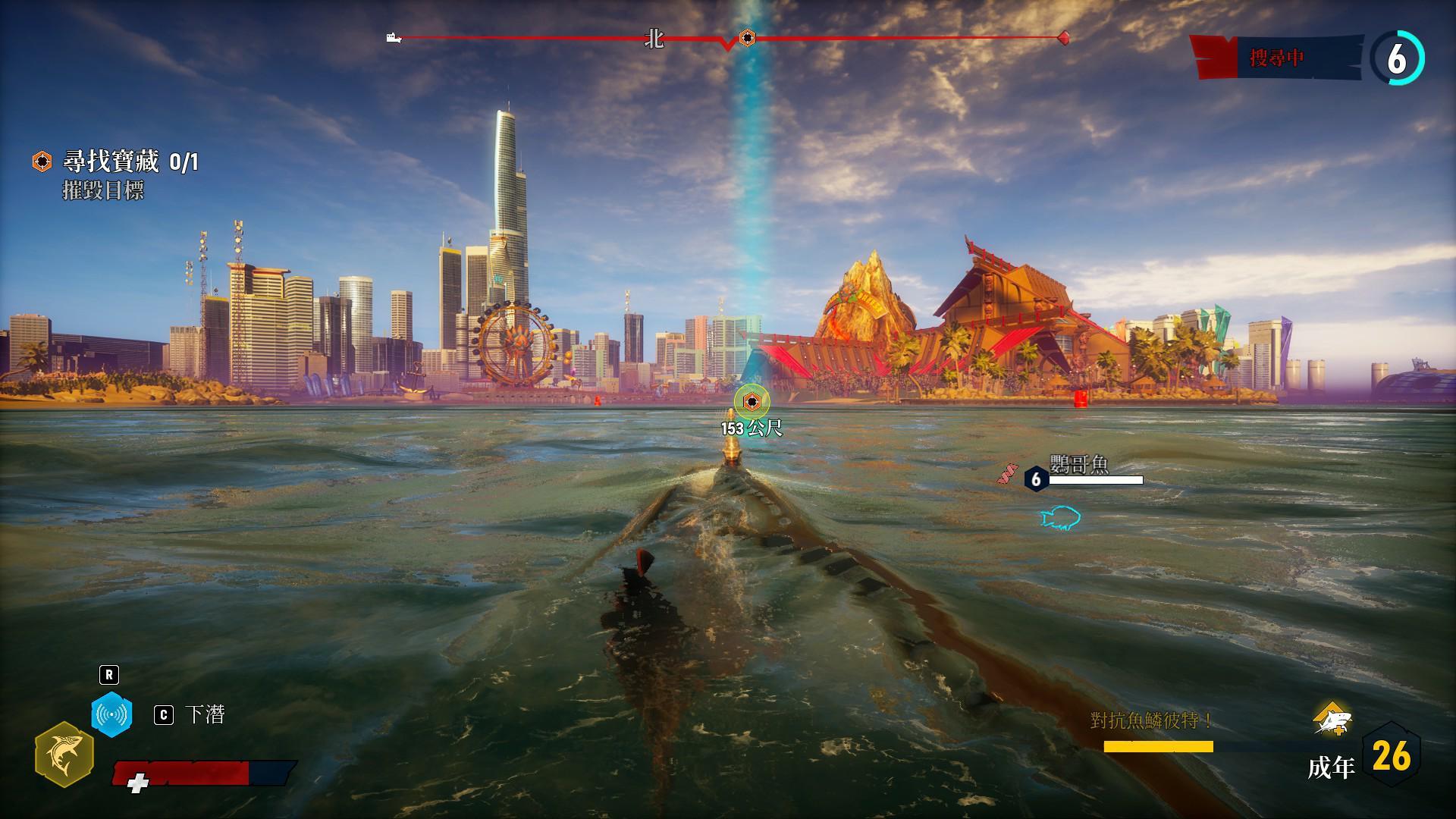Activate the blue sonar ability icon
This screenshot has height=819, width=1456.
pos(111,714)
